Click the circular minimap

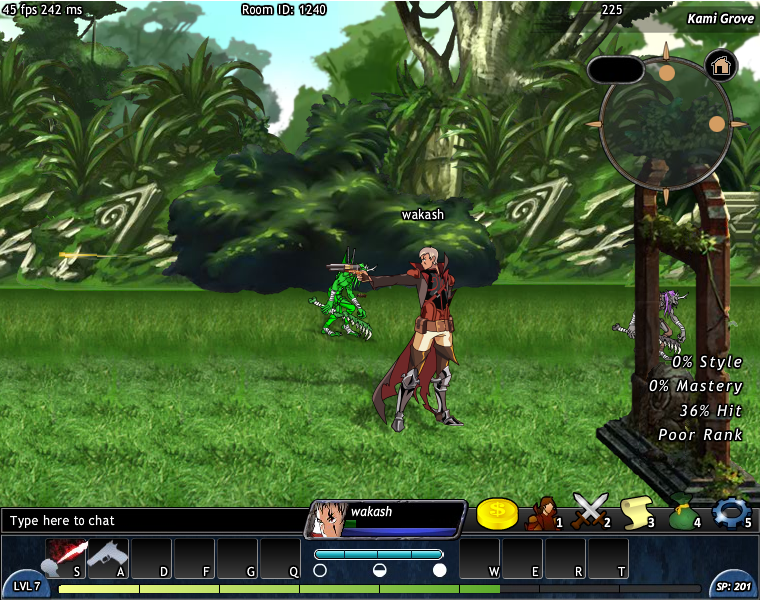click(x=665, y=123)
